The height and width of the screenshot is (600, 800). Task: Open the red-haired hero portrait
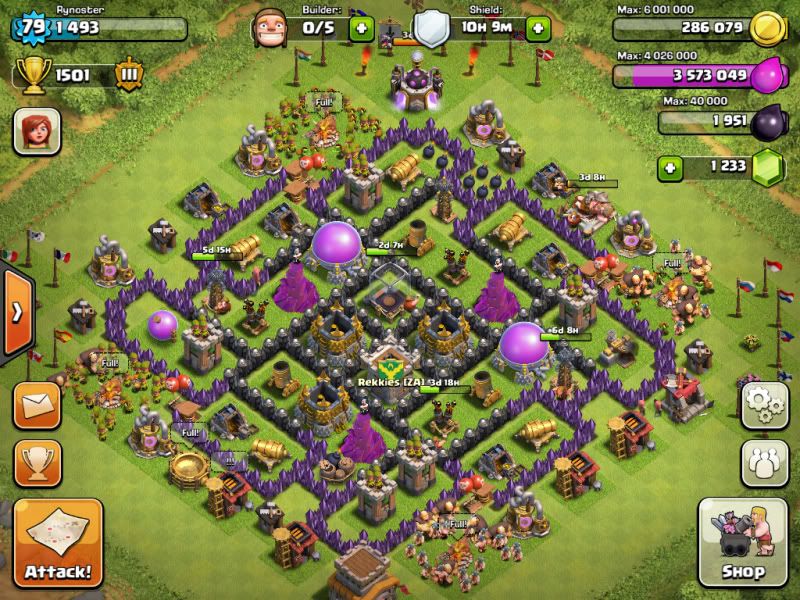(x=37, y=133)
